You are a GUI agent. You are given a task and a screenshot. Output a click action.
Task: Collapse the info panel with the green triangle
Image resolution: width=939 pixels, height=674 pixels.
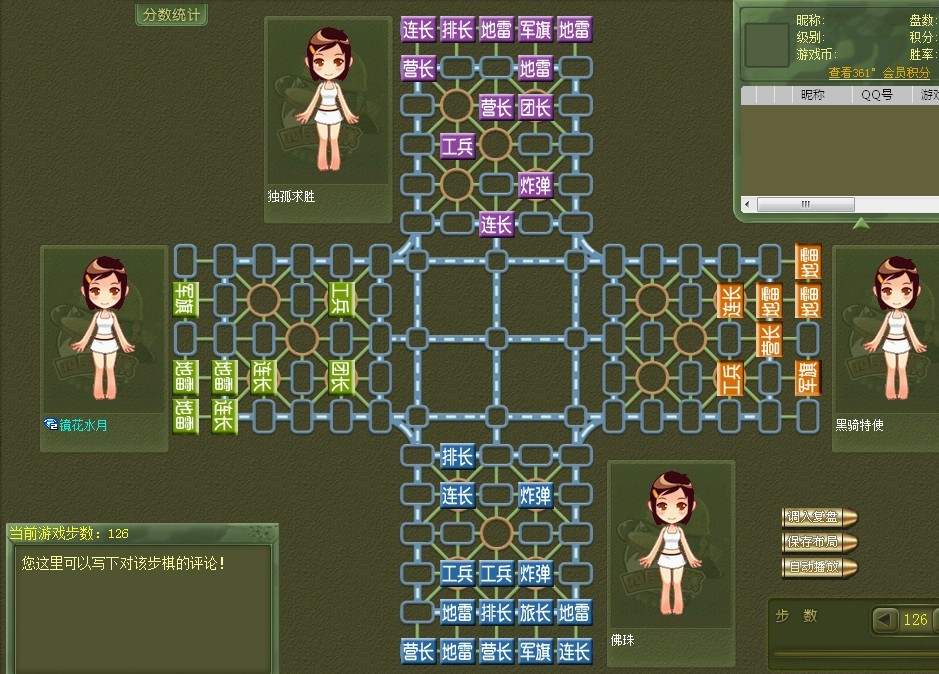[859, 220]
